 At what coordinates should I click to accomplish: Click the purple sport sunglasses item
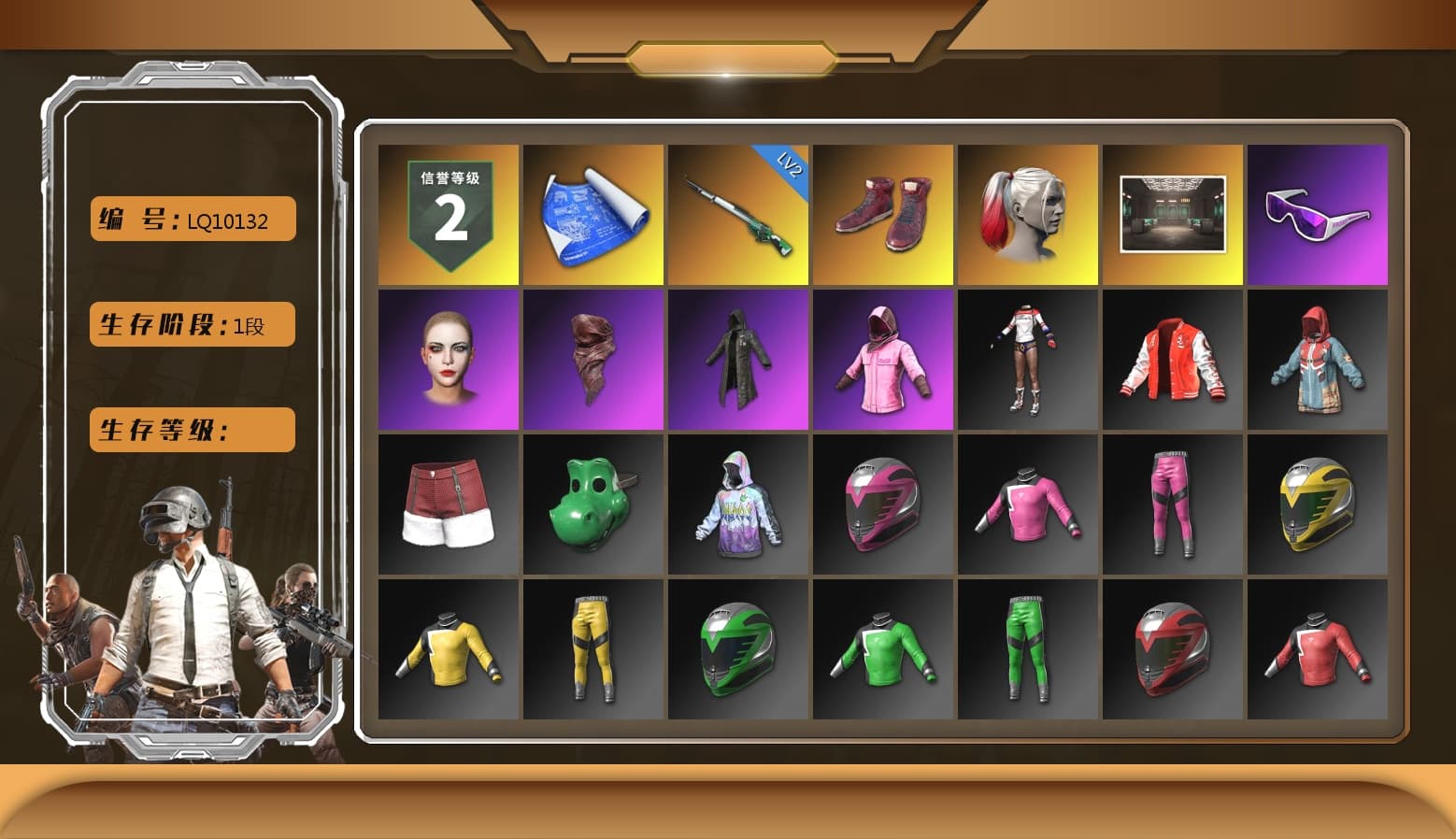coord(1317,217)
